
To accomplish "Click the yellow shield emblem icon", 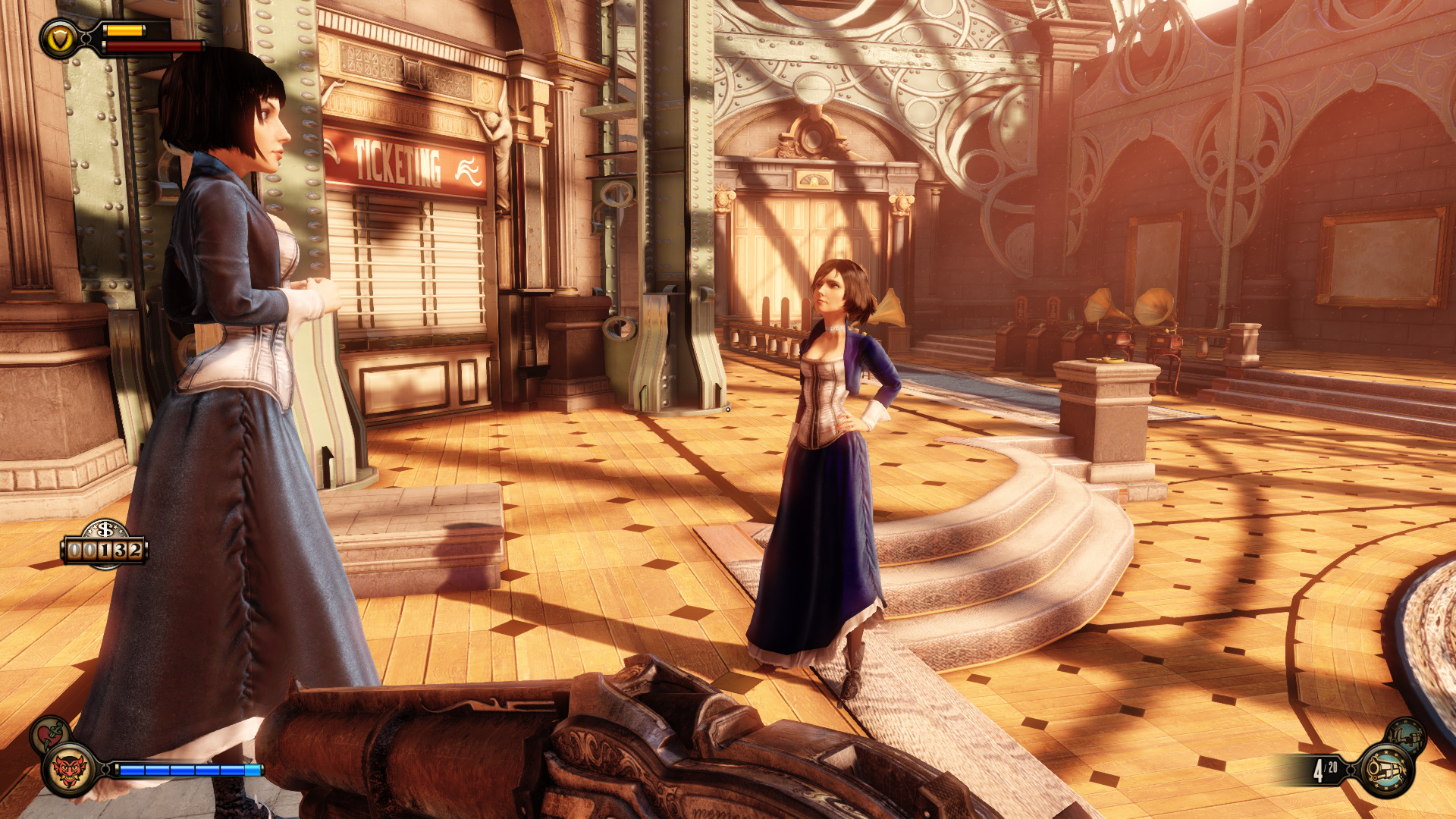I will (x=59, y=39).
